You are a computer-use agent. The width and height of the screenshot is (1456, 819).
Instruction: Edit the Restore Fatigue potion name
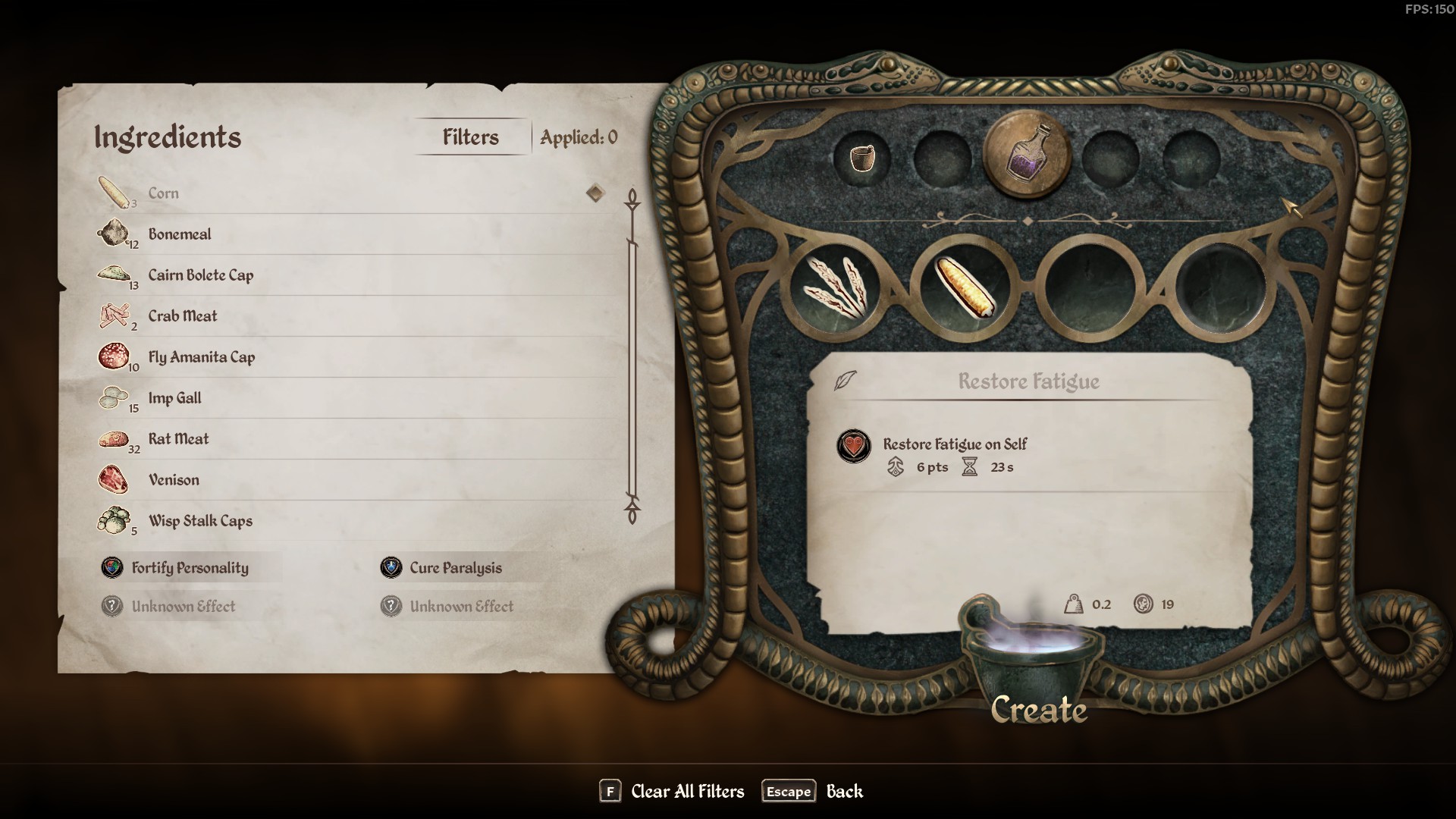pos(1028,381)
